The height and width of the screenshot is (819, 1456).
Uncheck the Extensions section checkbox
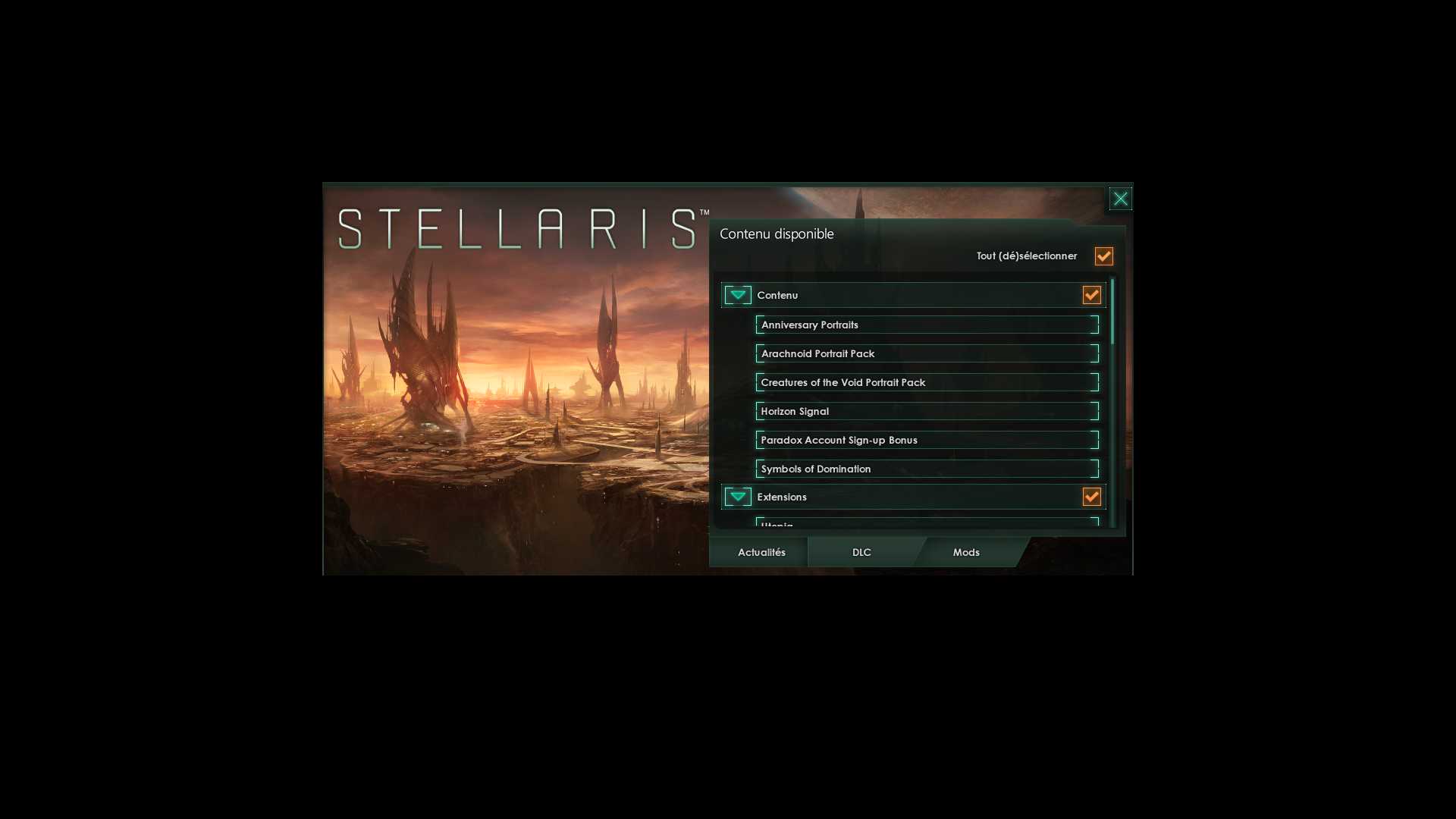1091,497
